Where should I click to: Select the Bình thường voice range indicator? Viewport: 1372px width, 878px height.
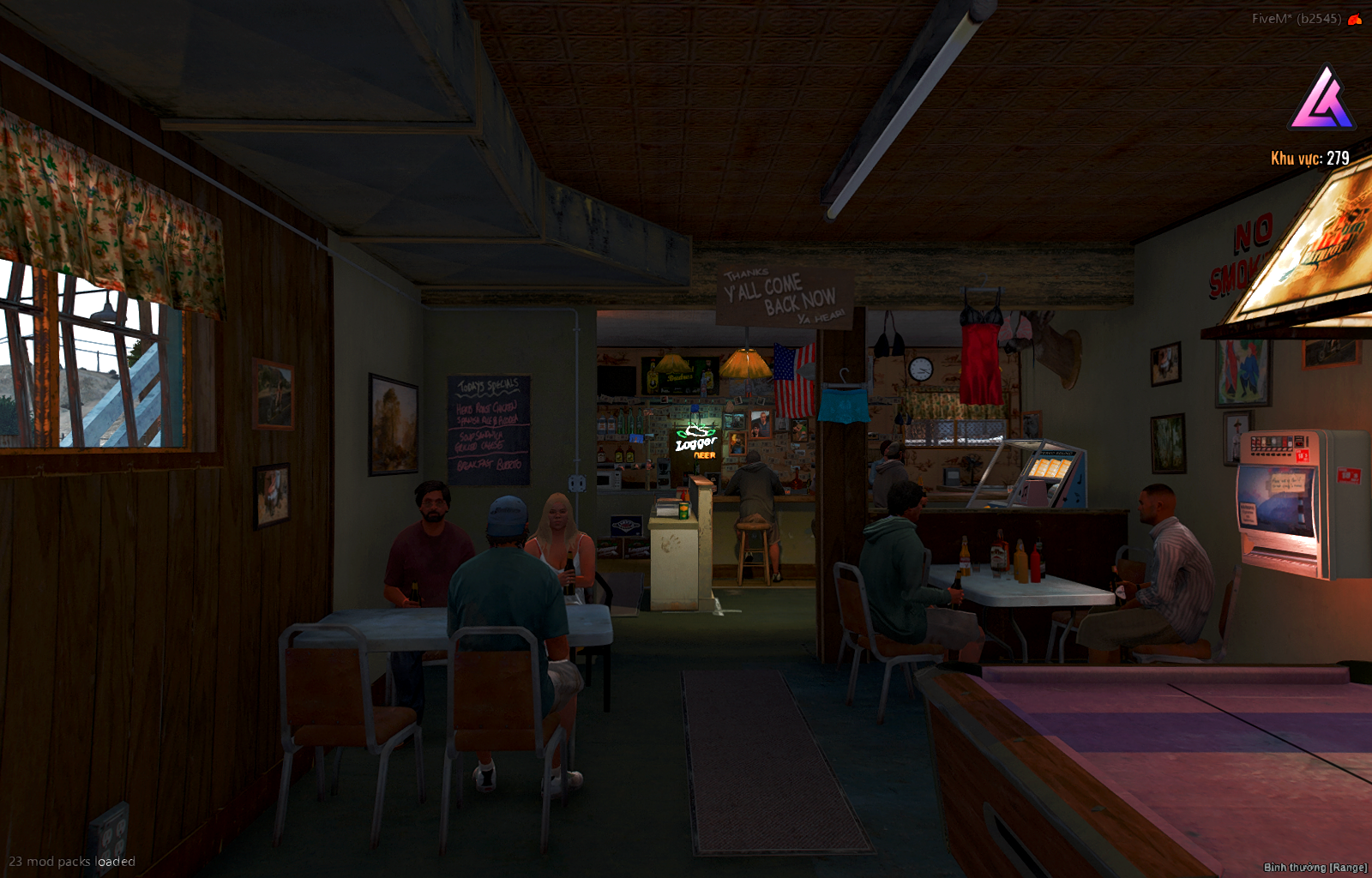pyautogui.click(x=1315, y=867)
